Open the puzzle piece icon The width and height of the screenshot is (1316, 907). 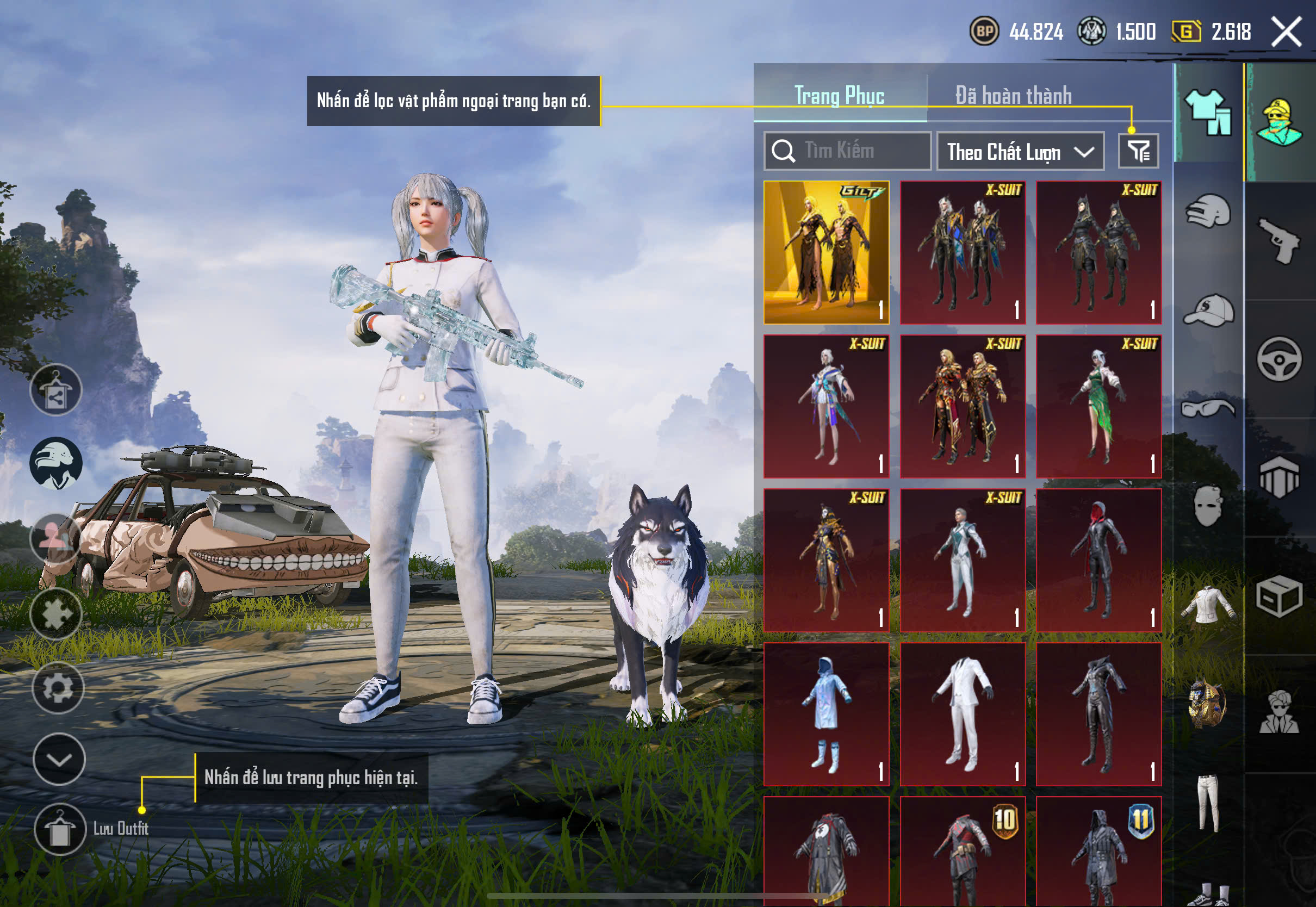tap(55, 614)
